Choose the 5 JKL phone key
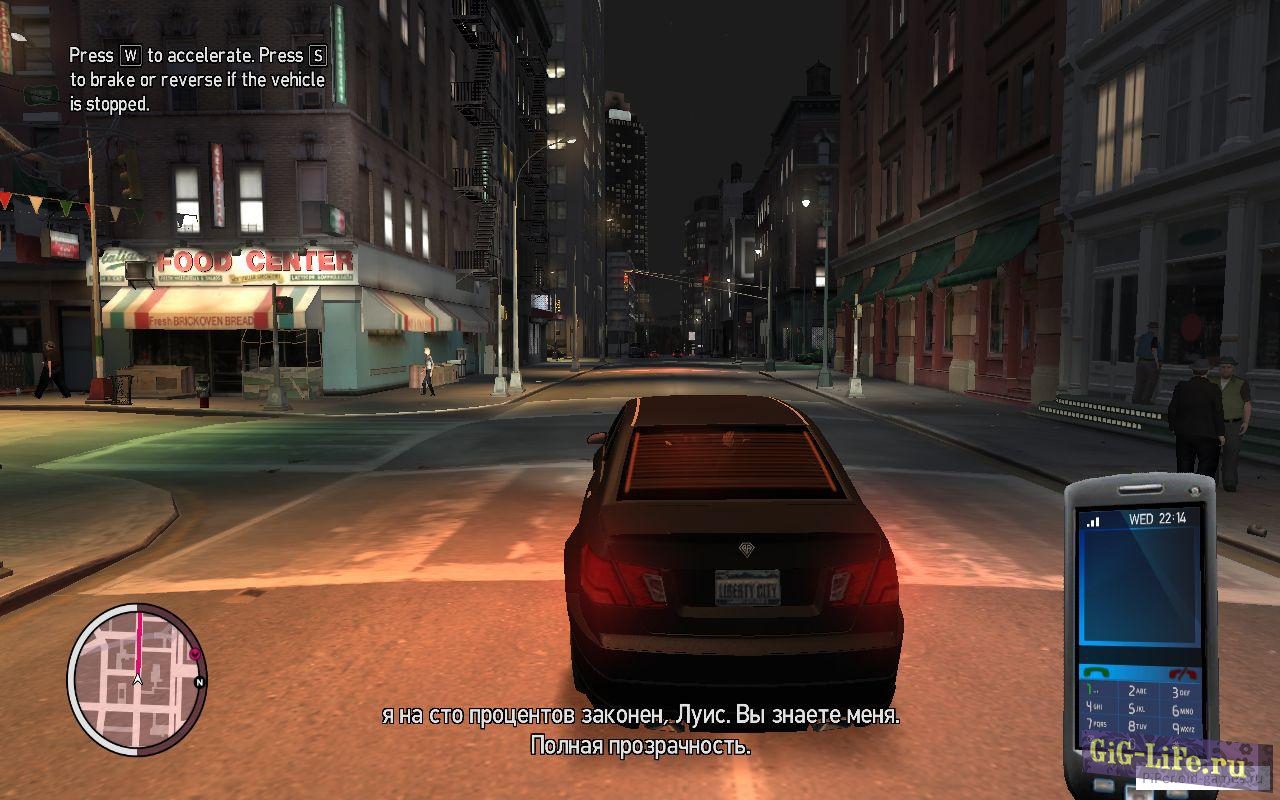Viewport: 1280px width, 800px height. pyautogui.click(x=1138, y=709)
